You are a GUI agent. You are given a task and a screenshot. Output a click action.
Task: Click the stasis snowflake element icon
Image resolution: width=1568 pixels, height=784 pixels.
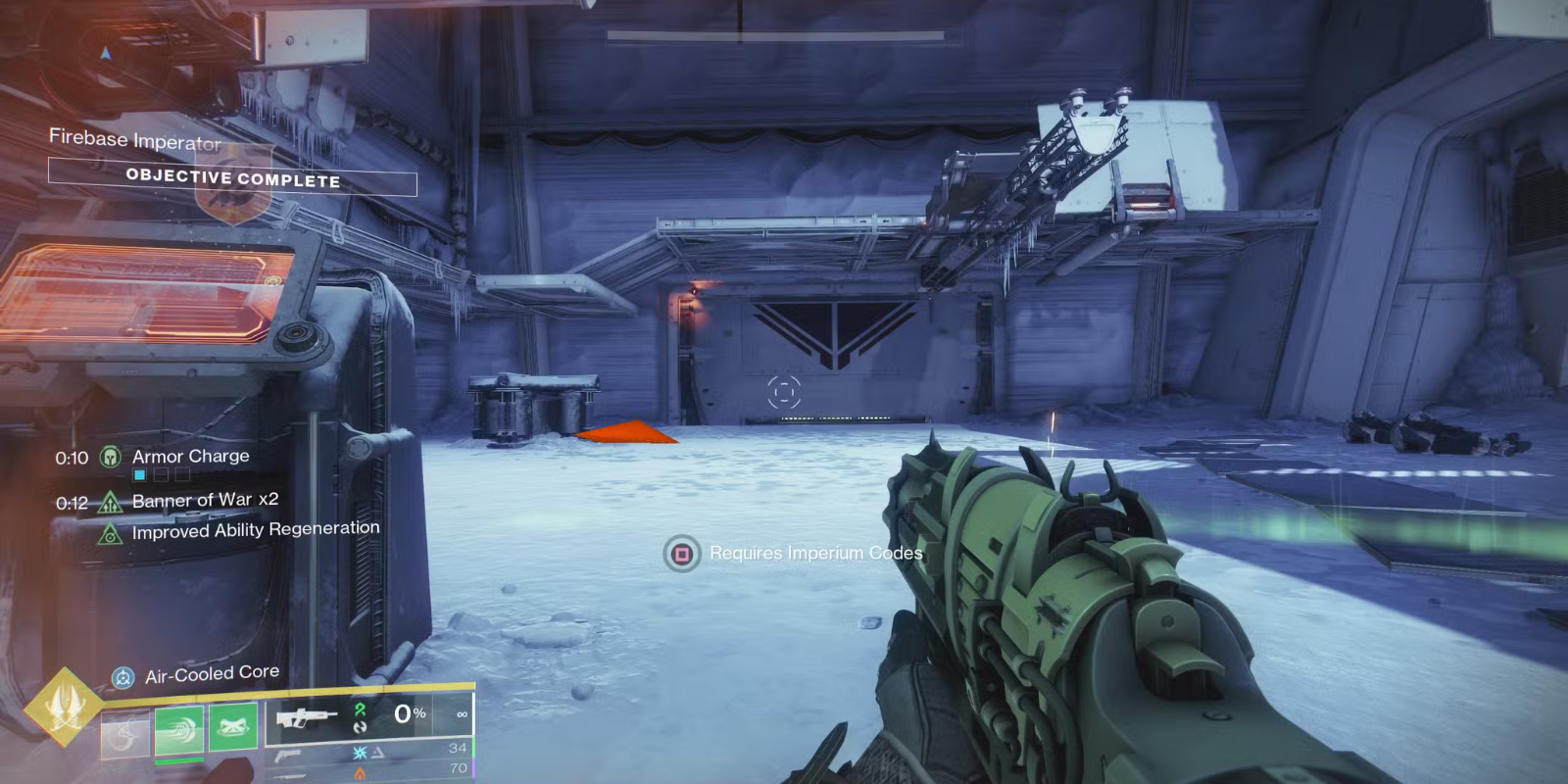[362, 753]
